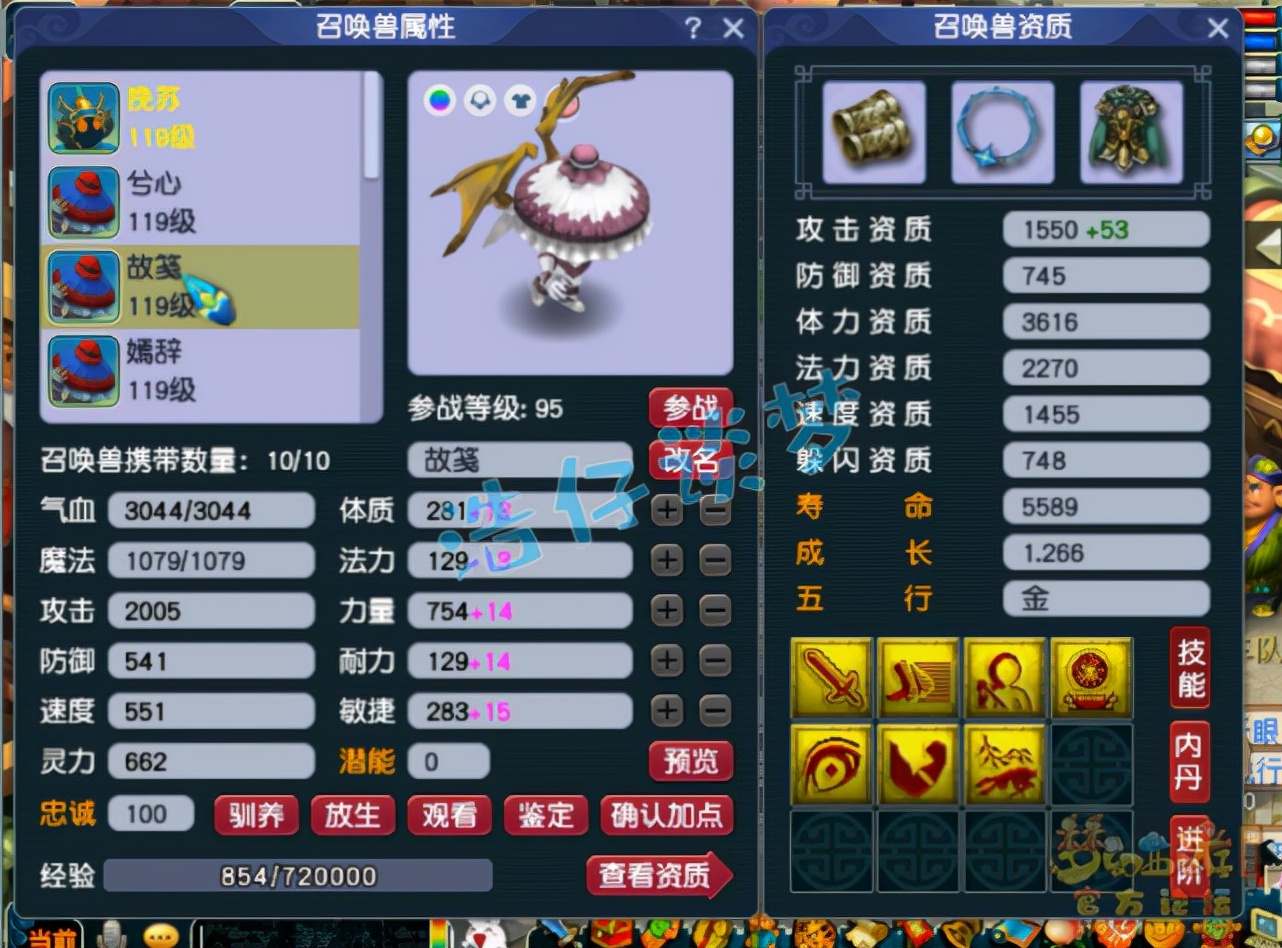Select the red eye skill icon
The image size is (1282, 948).
point(832,765)
